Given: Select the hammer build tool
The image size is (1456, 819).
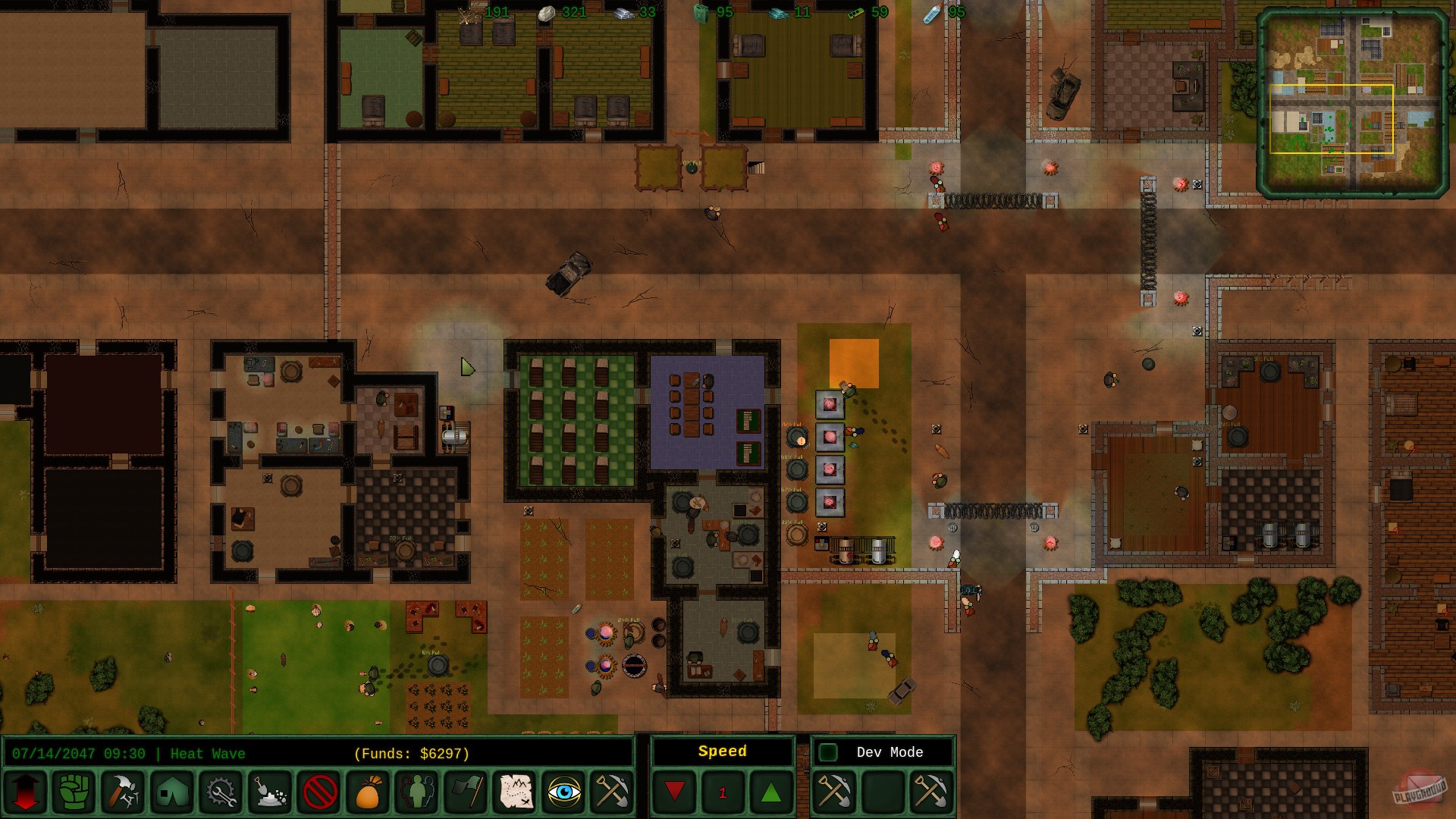Looking at the screenshot, I should tap(124, 792).
